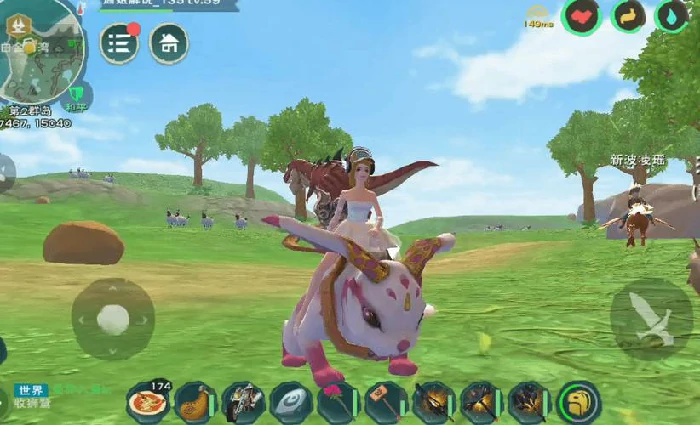Hit the sword attack button
This screenshot has width=700, height=425.
pos(651,319)
